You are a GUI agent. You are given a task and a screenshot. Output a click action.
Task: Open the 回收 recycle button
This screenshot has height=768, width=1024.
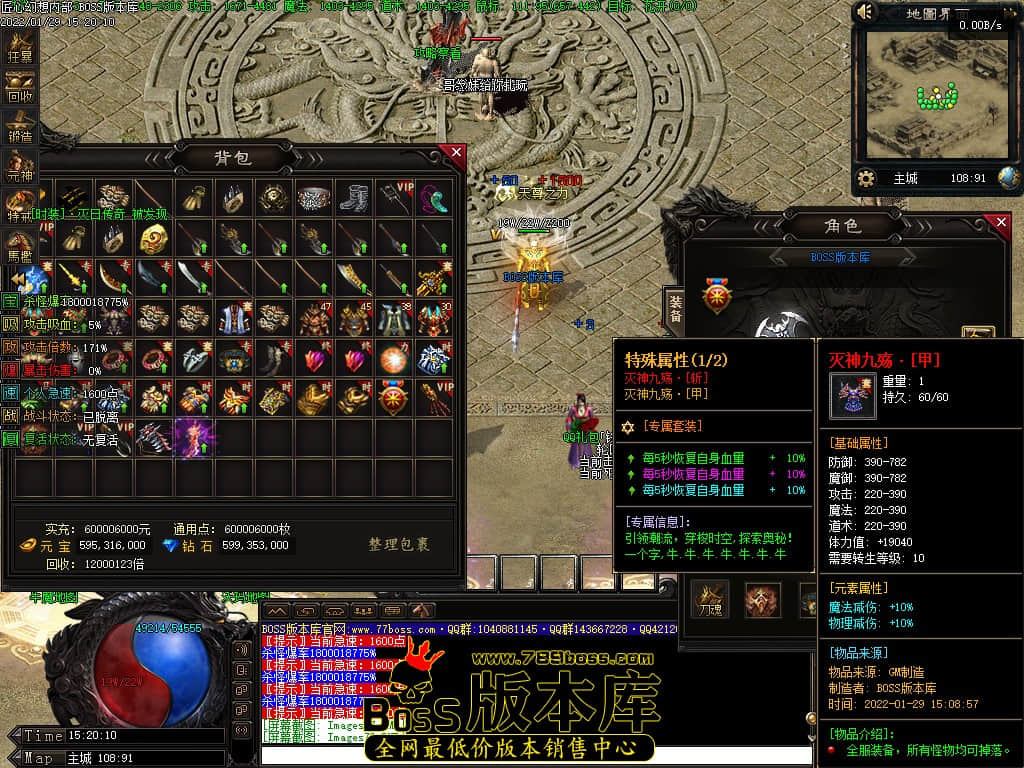click(x=20, y=88)
